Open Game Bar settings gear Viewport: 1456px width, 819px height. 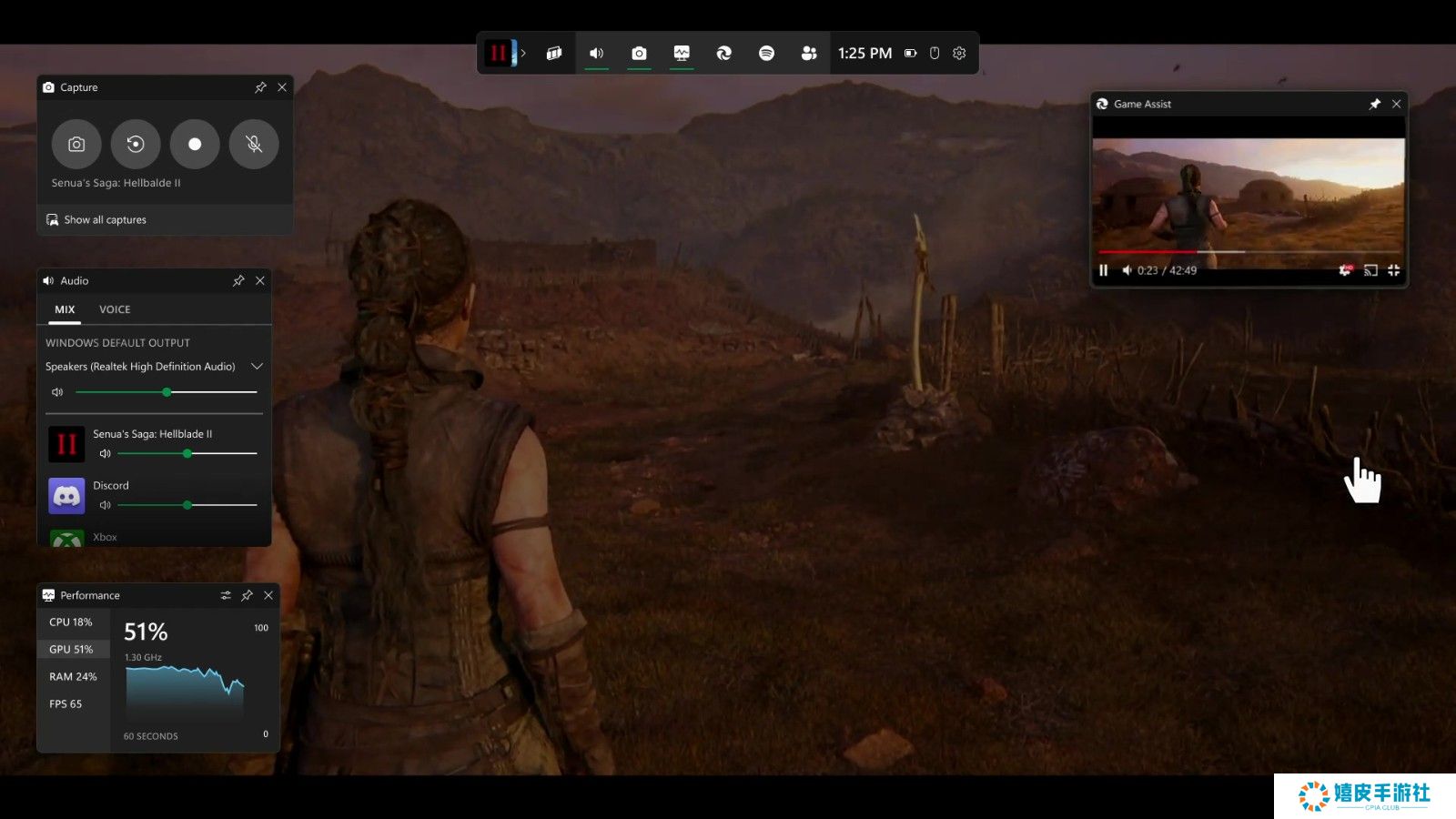959,54
